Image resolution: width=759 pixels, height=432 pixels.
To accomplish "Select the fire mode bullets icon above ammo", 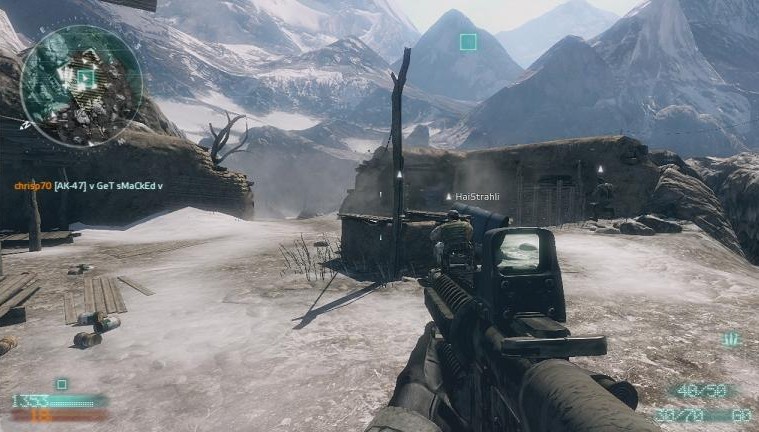I will [x=732, y=340].
